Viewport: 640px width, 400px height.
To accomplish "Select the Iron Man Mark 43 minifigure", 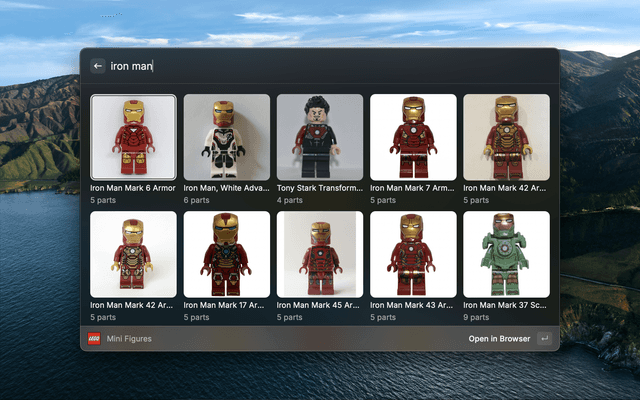I will [413, 254].
